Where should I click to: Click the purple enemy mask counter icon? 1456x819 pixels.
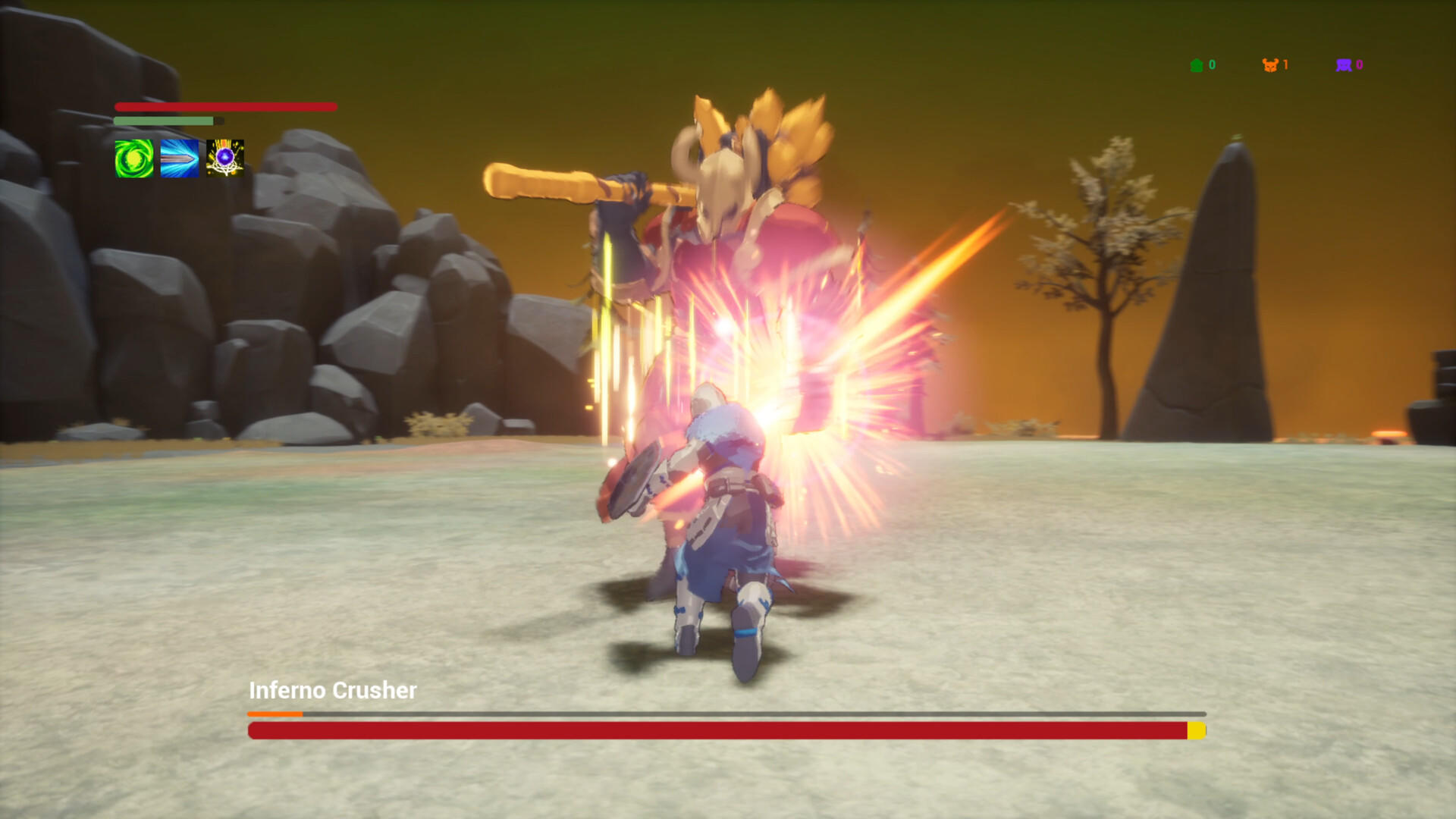point(1343,64)
